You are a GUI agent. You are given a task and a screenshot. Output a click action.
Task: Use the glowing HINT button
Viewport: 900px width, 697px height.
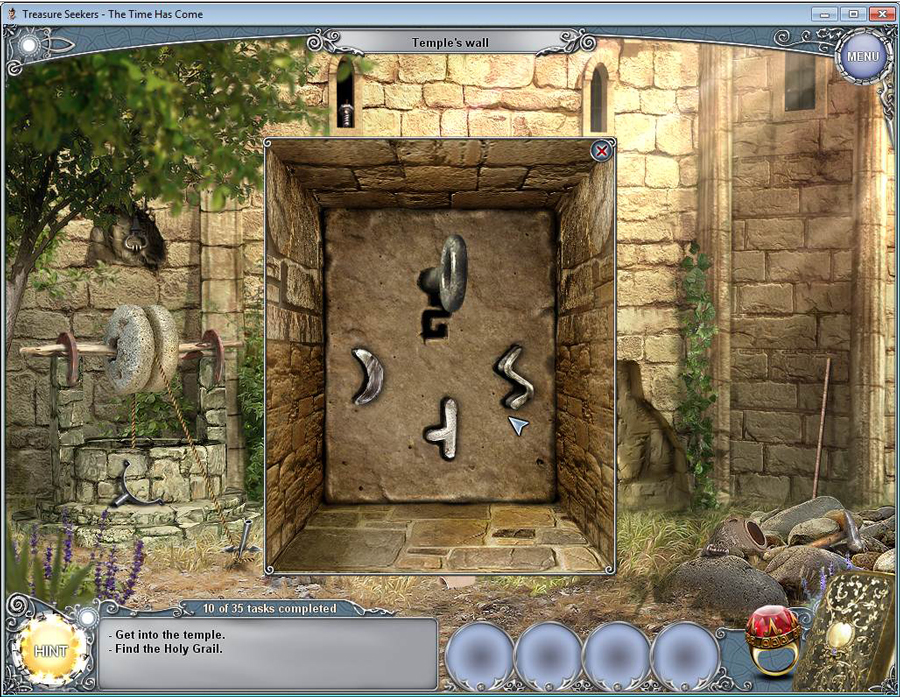coord(50,650)
